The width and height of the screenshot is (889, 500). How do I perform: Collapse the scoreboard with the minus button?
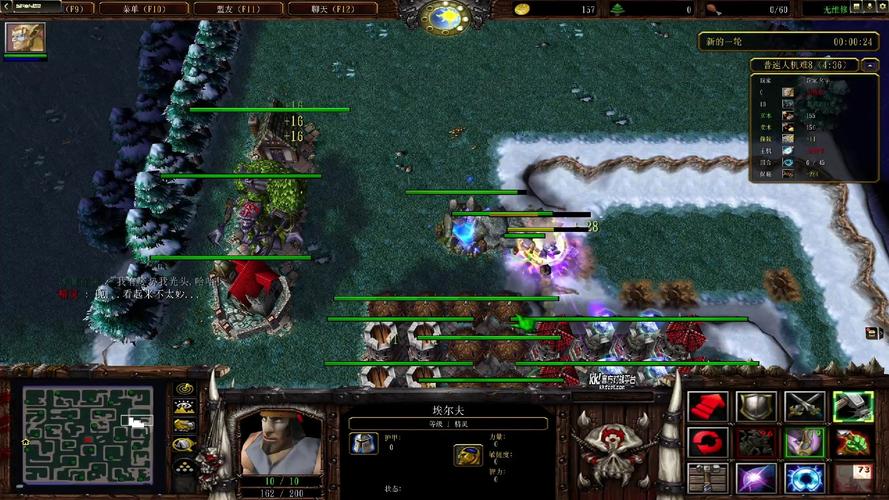point(868,65)
